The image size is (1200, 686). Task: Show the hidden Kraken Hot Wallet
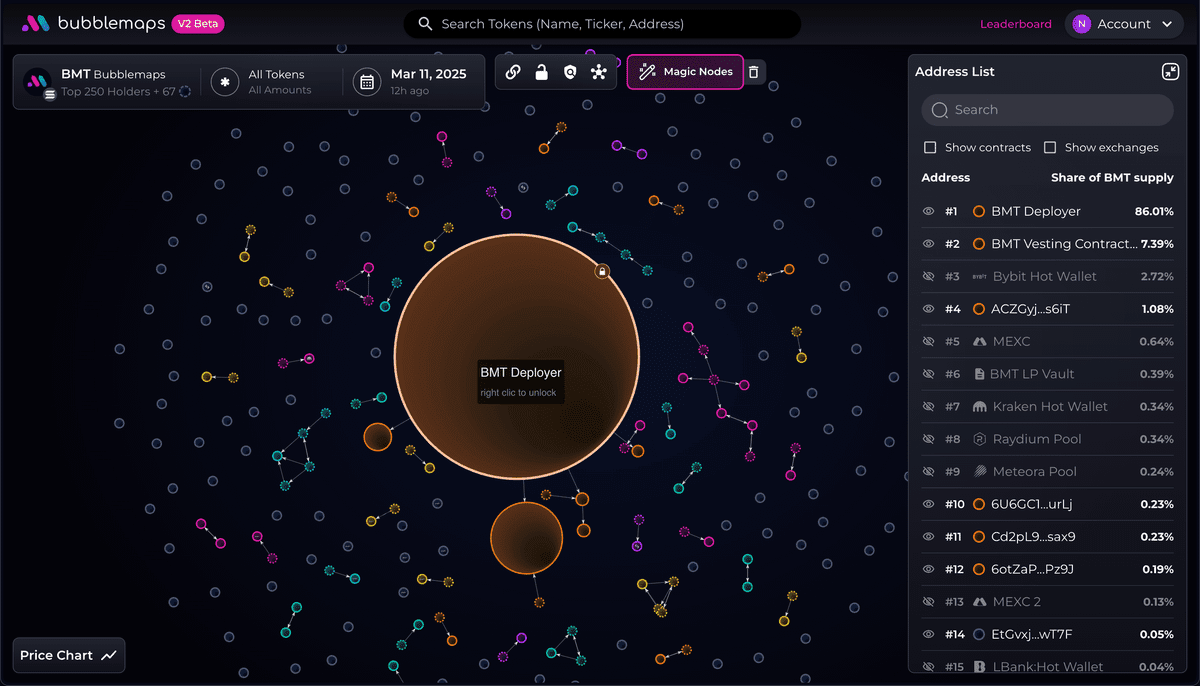click(x=928, y=407)
